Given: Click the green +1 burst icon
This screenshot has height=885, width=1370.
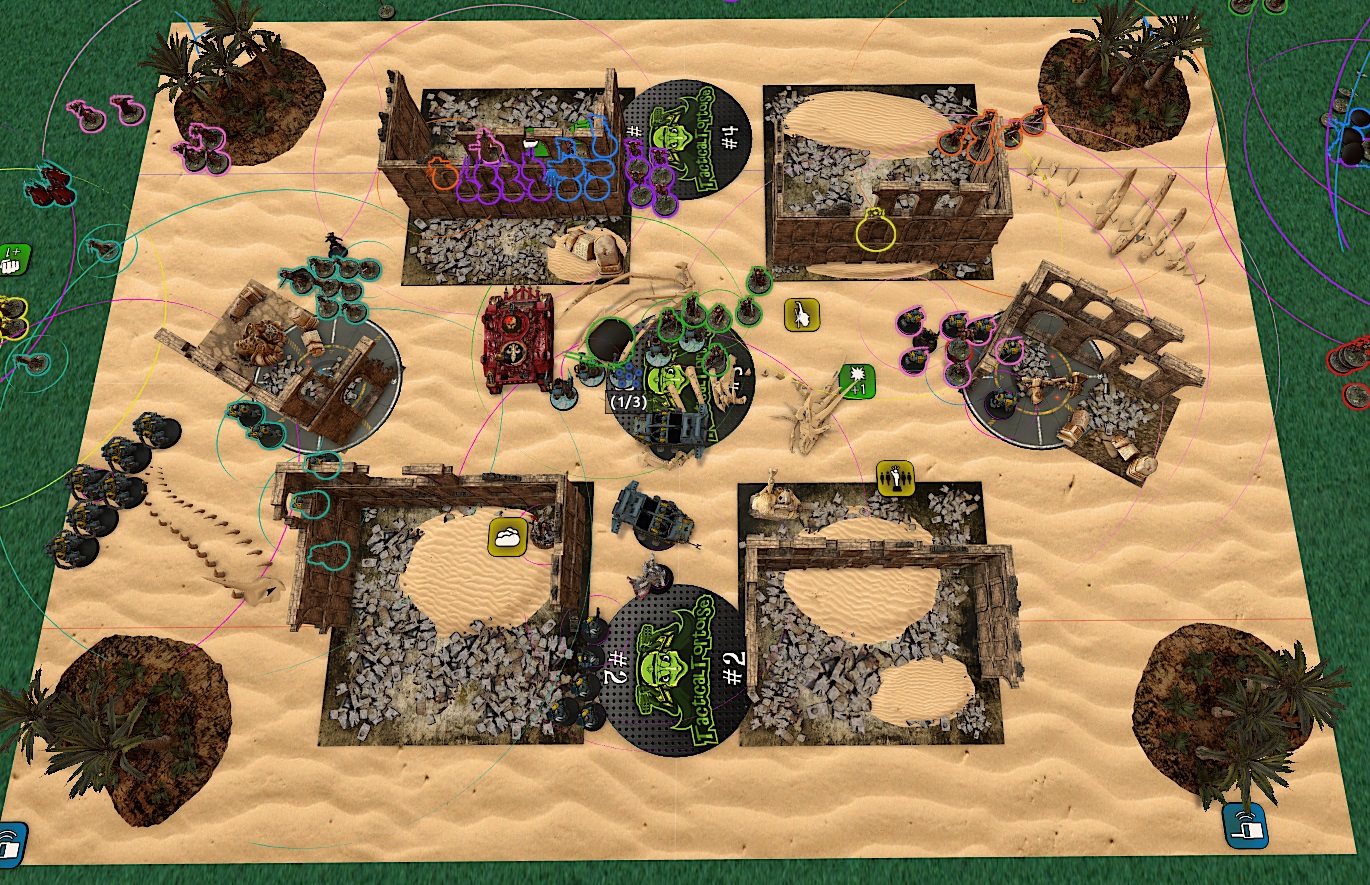Looking at the screenshot, I should [x=858, y=381].
